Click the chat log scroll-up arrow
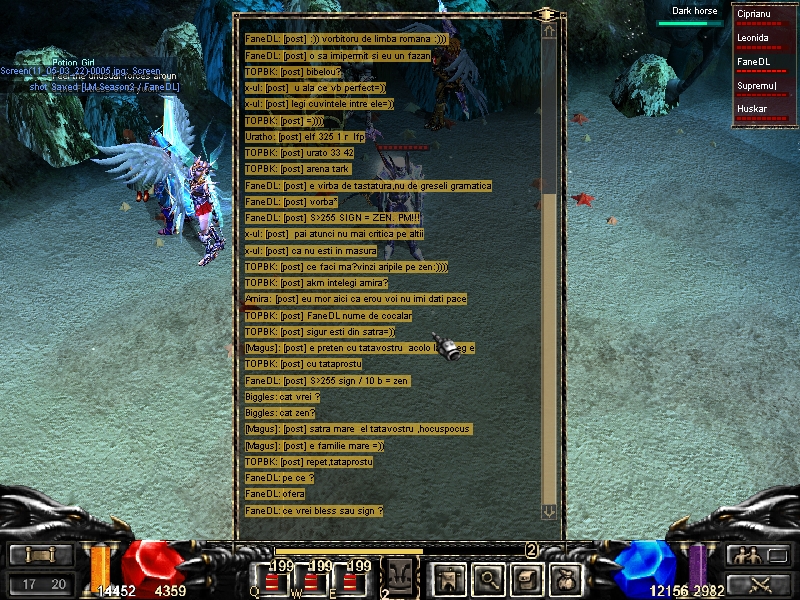The width and height of the screenshot is (800, 600). pos(549,31)
